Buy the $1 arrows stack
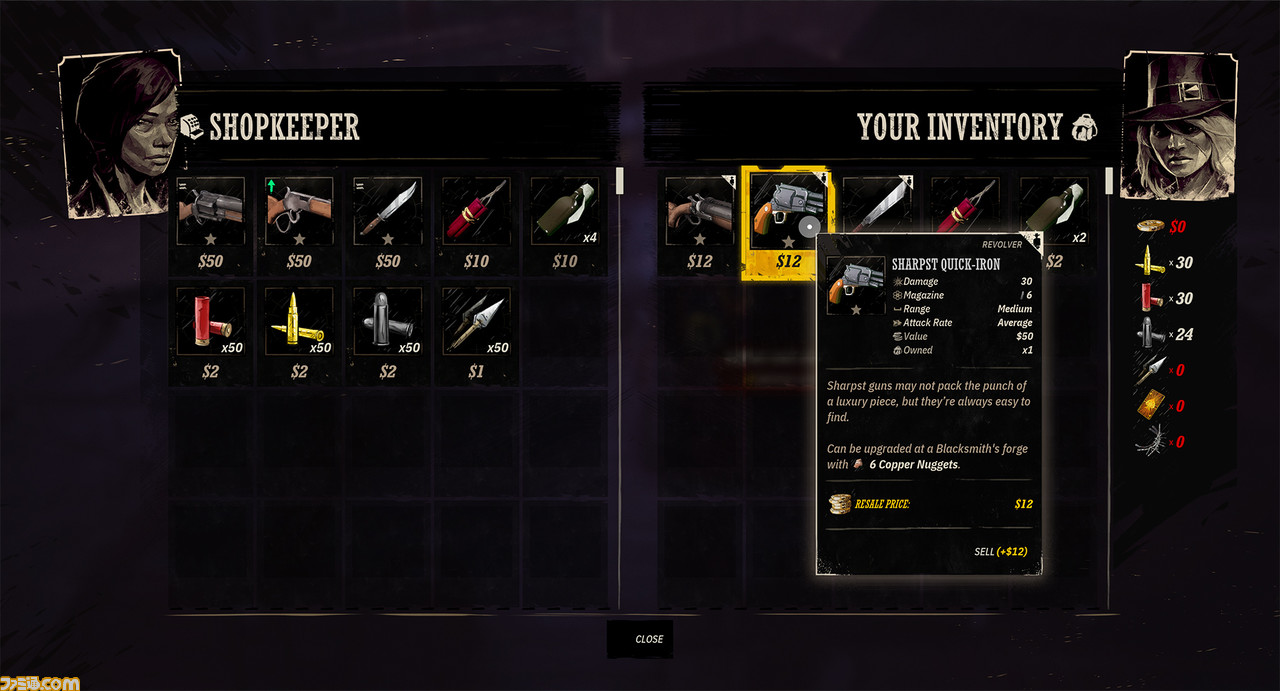The height and width of the screenshot is (691, 1280). pyautogui.click(x=476, y=322)
